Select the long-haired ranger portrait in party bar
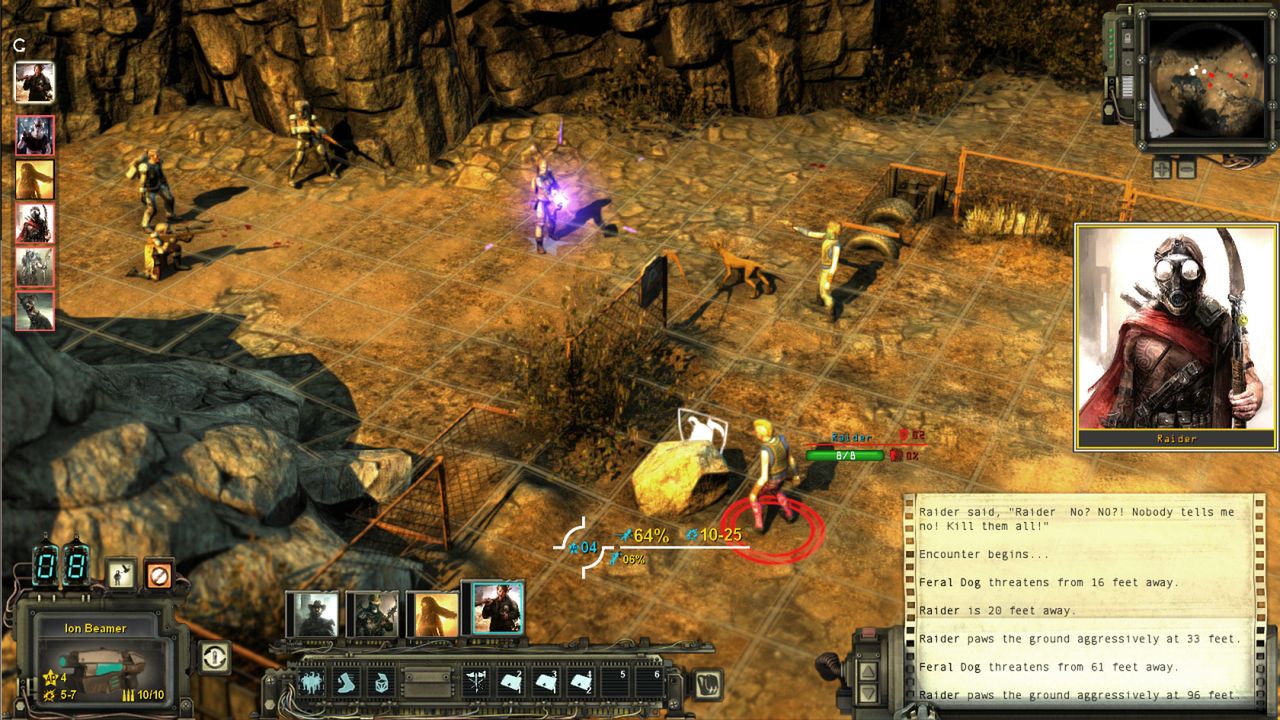1280x720 pixels. 431,613
